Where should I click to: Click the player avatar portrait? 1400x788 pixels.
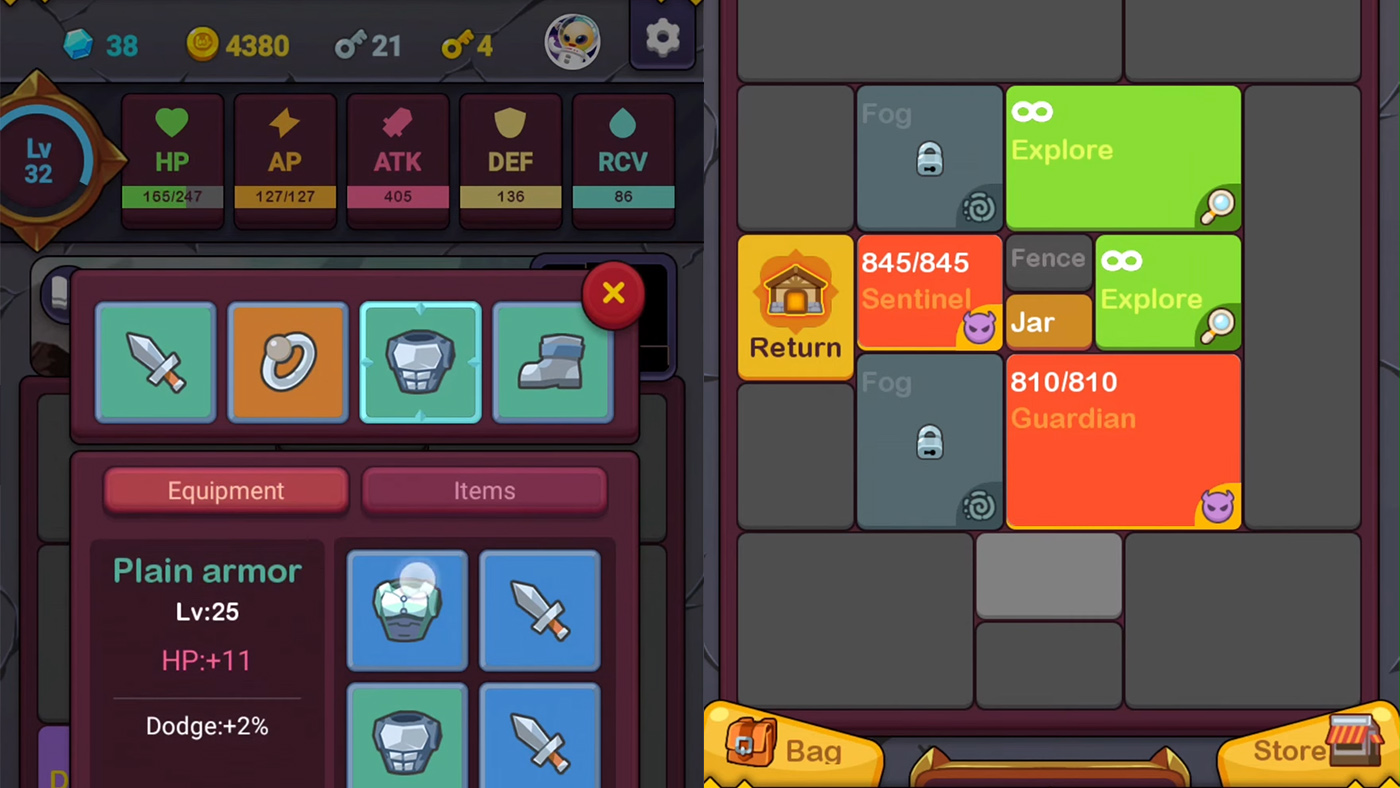(571, 41)
